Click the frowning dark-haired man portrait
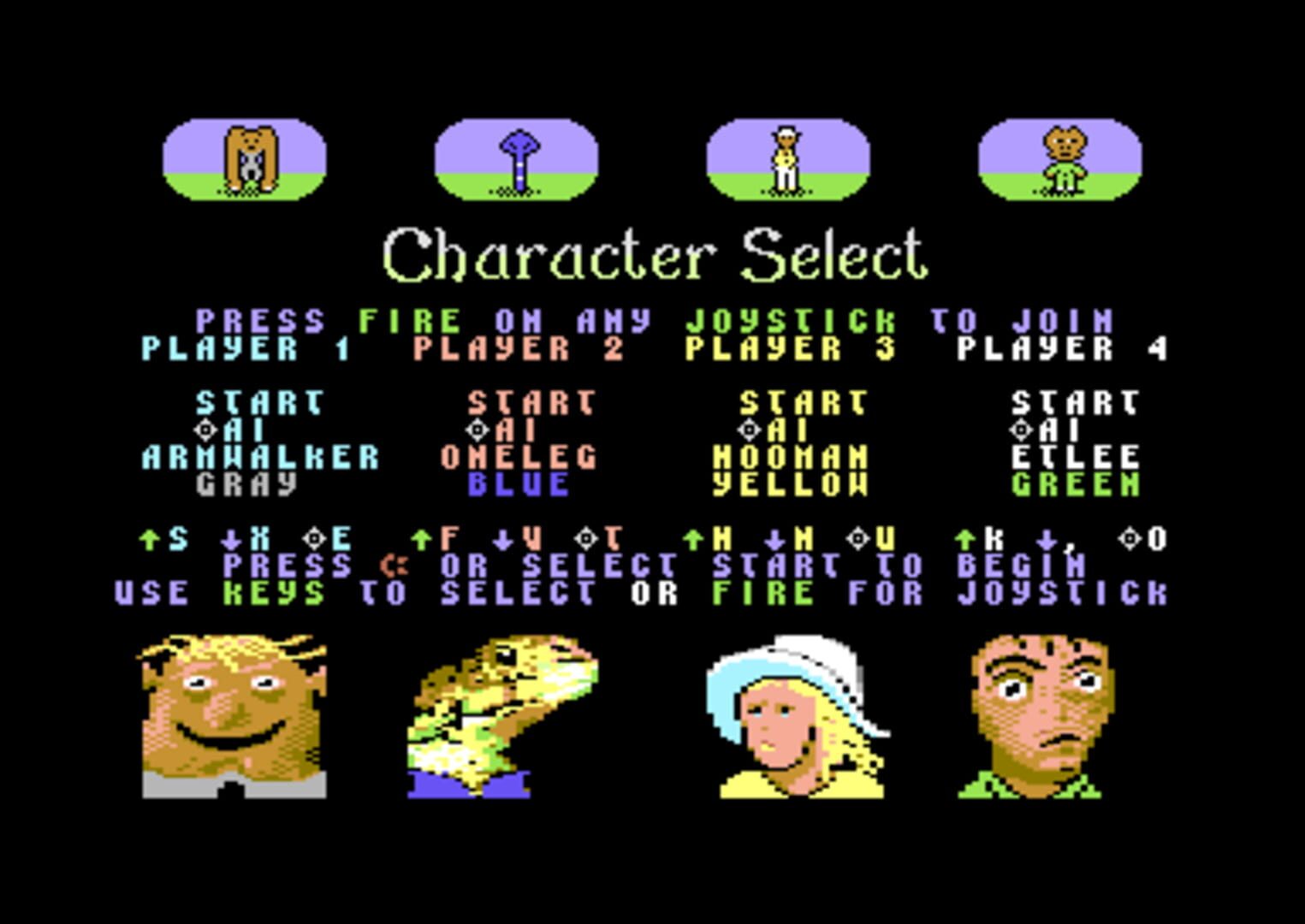The height and width of the screenshot is (924, 1305). [x=1035, y=716]
